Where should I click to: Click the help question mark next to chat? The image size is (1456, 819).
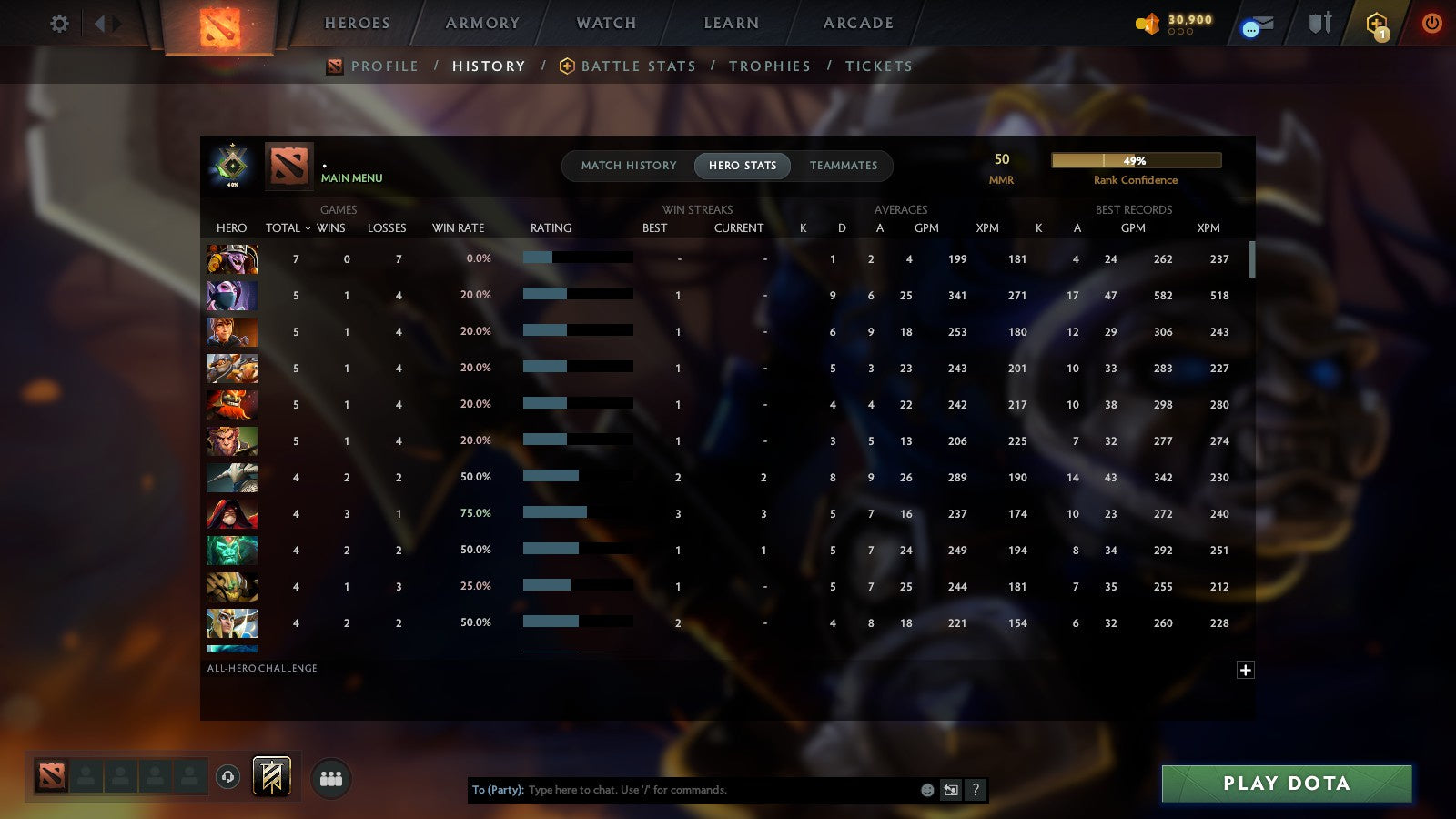click(x=974, y=790)
